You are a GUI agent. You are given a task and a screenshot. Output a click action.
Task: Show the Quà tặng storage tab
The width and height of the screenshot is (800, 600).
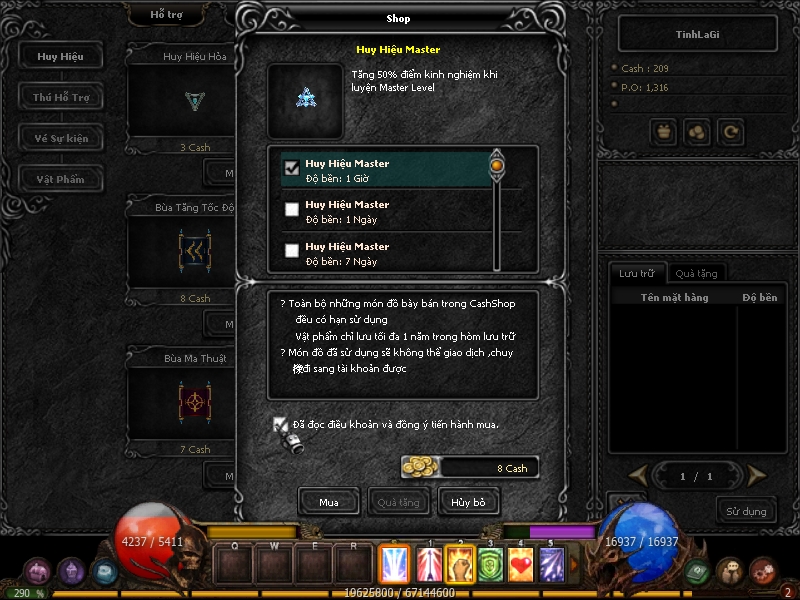coord(695,273)
